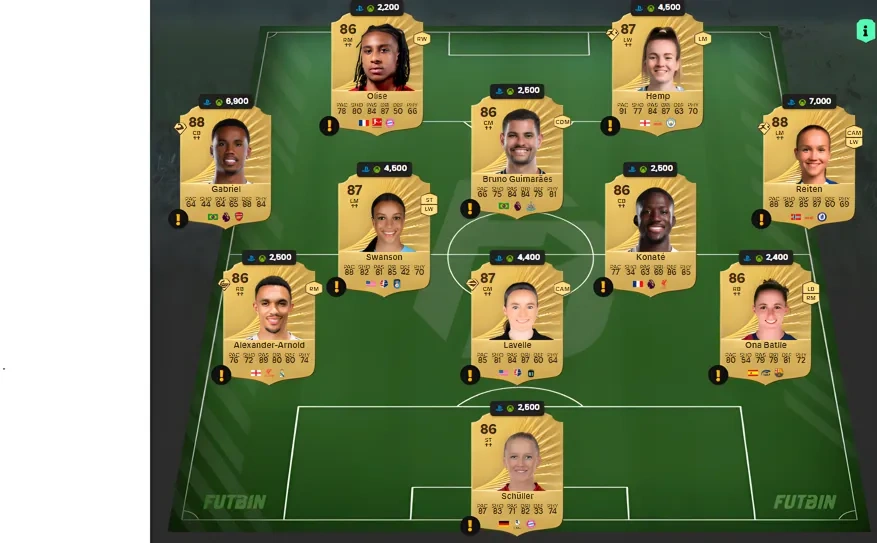
Task: Open the warning icon beside Ona Batlle
Action: coord(718,375)
